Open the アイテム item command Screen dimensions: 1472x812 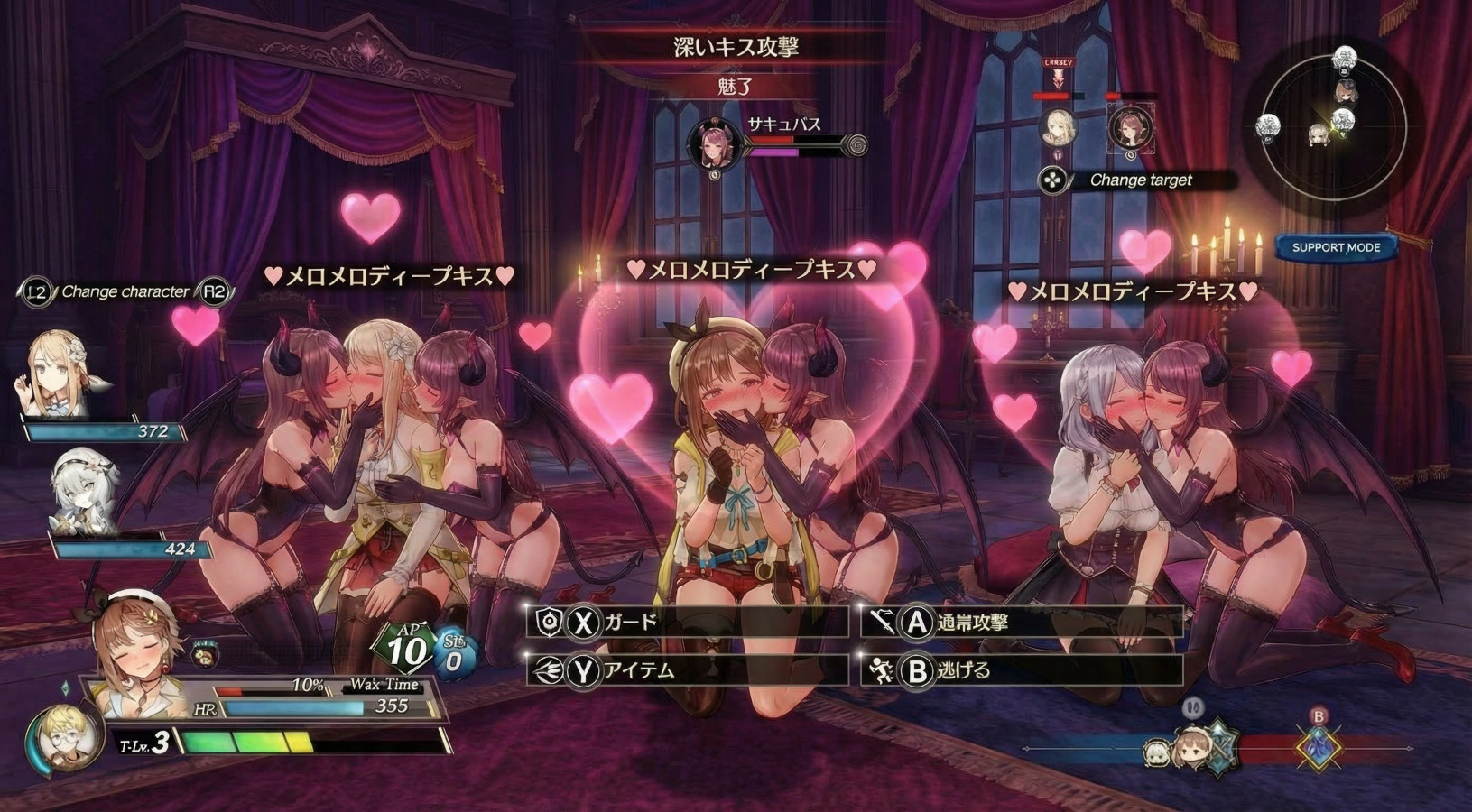(686, 670)
